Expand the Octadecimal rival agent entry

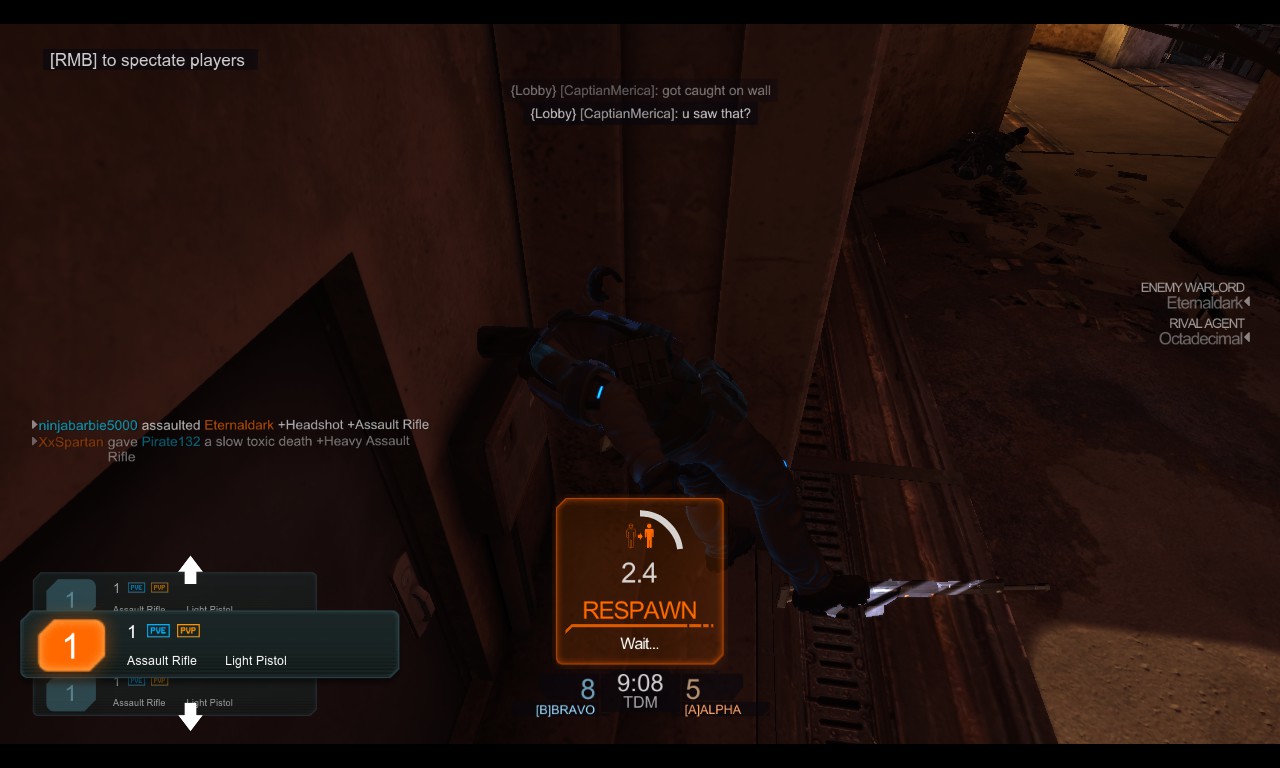(x=1246, y=338)
